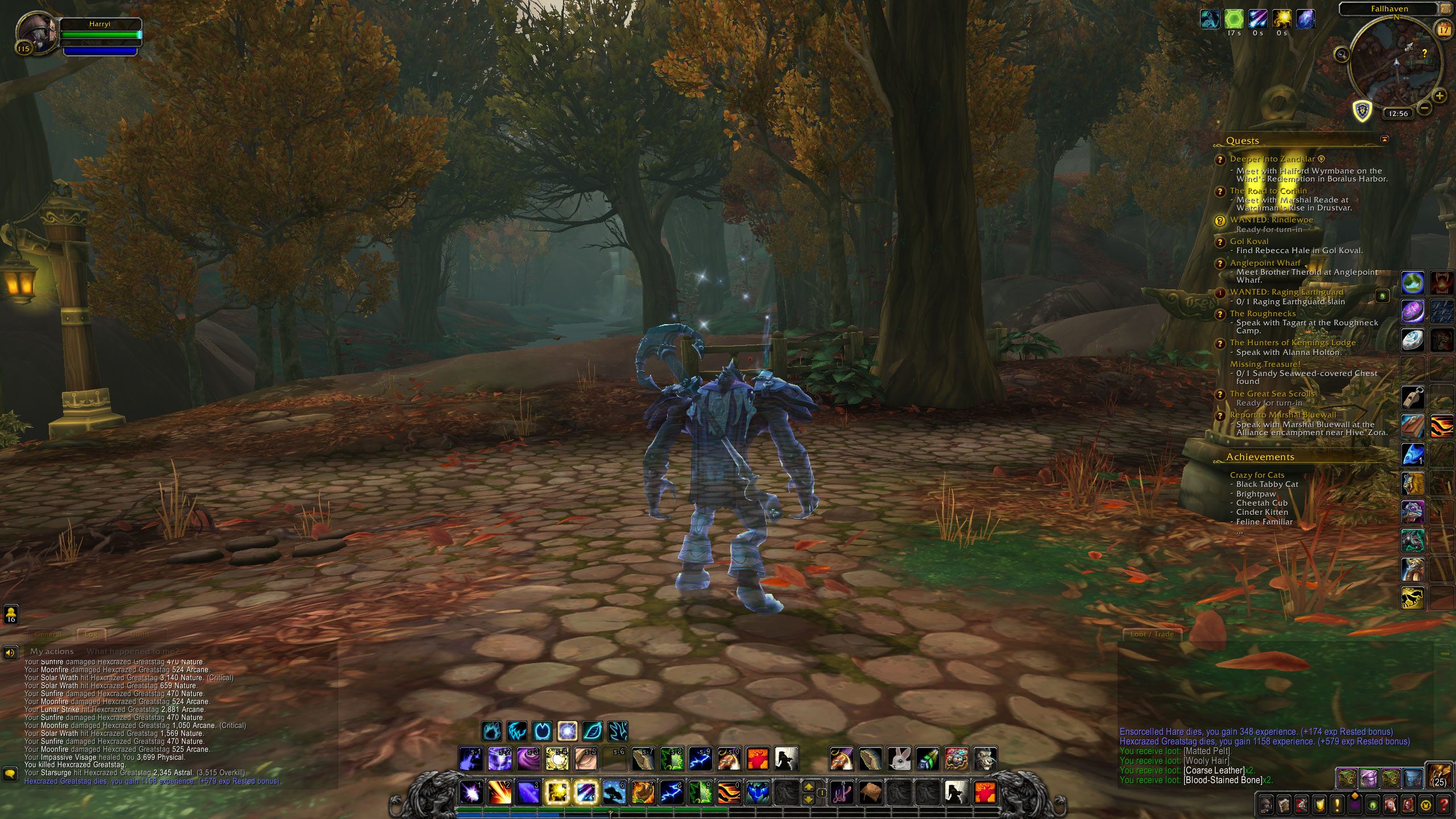1456x819 pixels.
Task: Toggle minimap zoom-in with the plus button
Action: pyautogui.click(x=1441, y=96)
